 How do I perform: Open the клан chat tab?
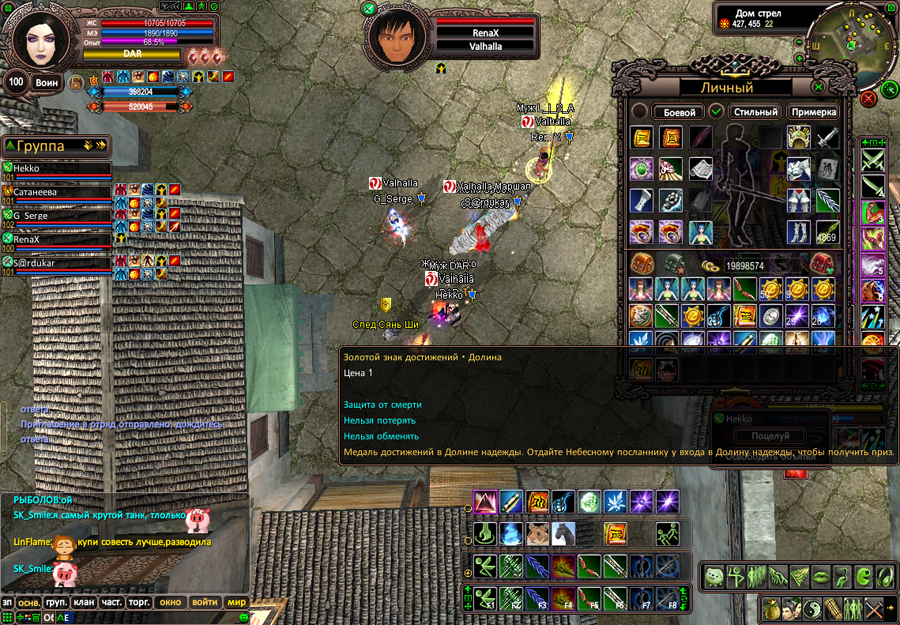tap(84, 603)
